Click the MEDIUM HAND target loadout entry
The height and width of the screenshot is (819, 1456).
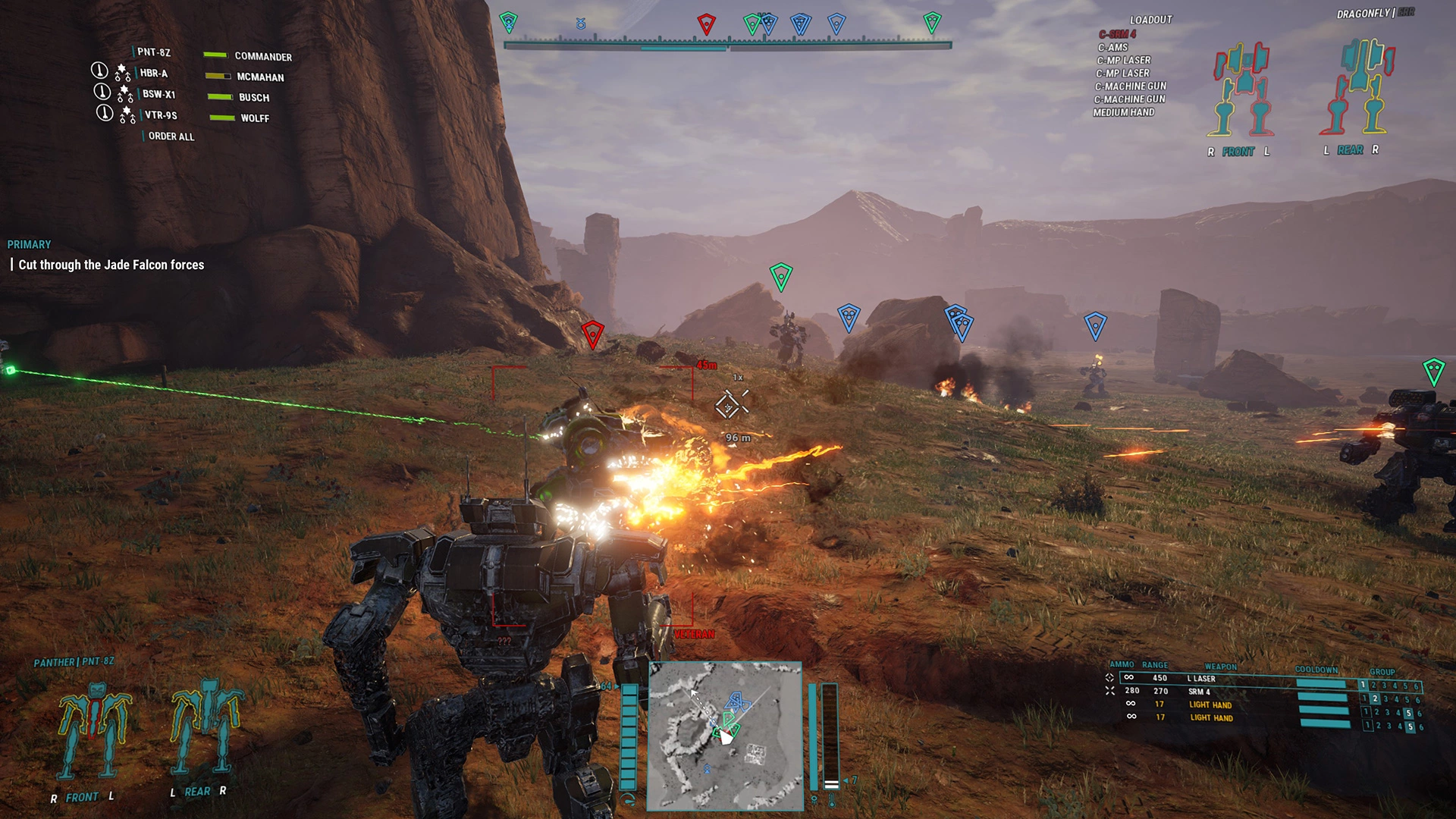click(x=1123, y=112)
